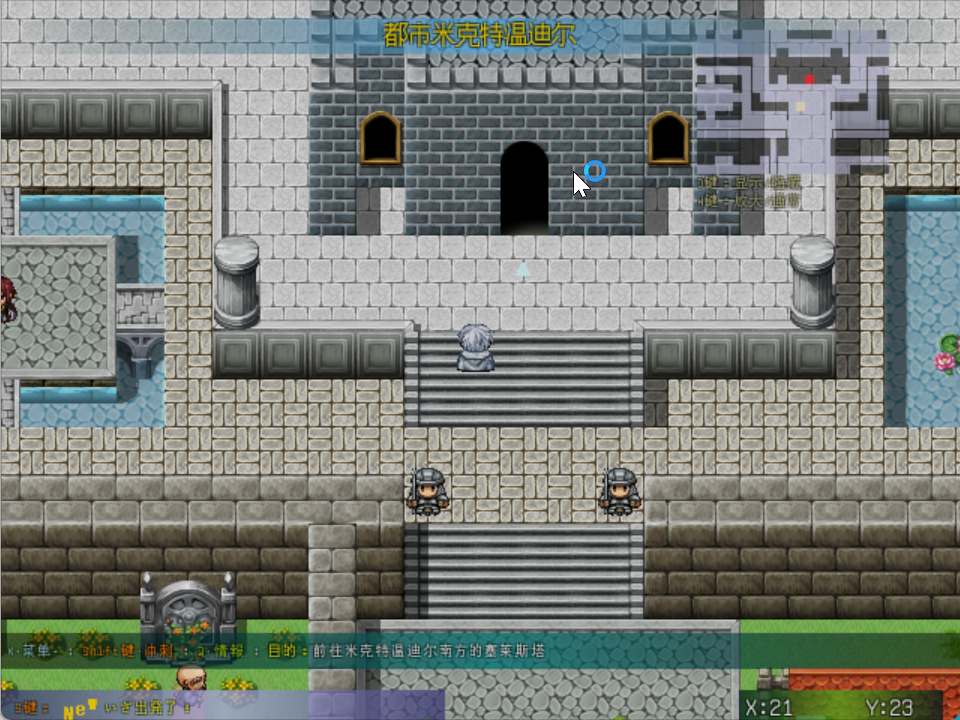This screenshot has height=720, width=960.
Task: Click the minimap overlay
Action: (x=791, y=101)
